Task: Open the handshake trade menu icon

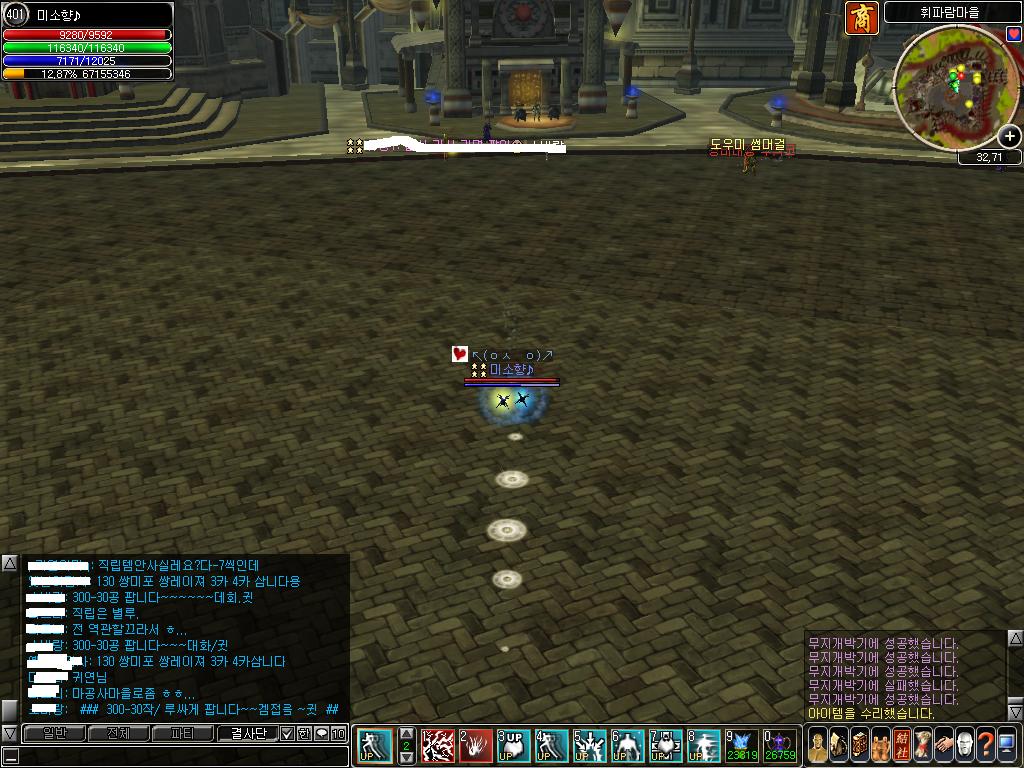Action: pyautogui.click(x=943, y=745)
